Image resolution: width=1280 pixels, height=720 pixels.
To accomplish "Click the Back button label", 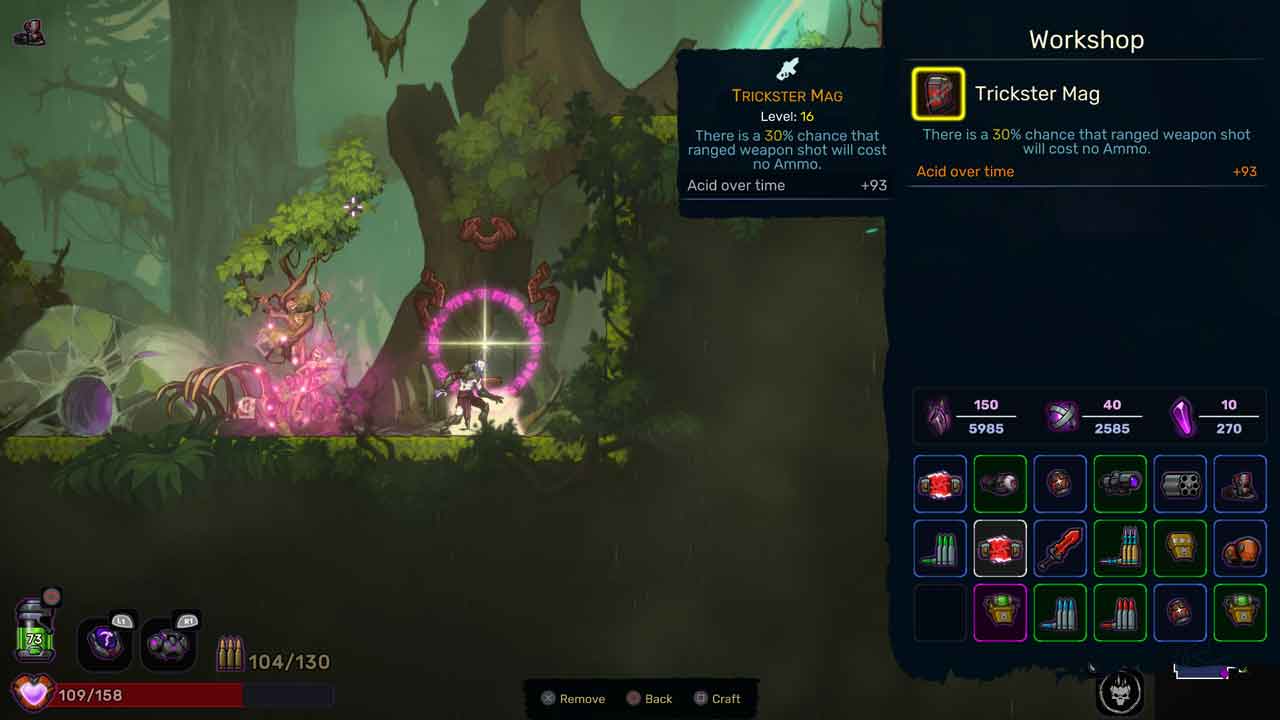I will click(658, 699).
